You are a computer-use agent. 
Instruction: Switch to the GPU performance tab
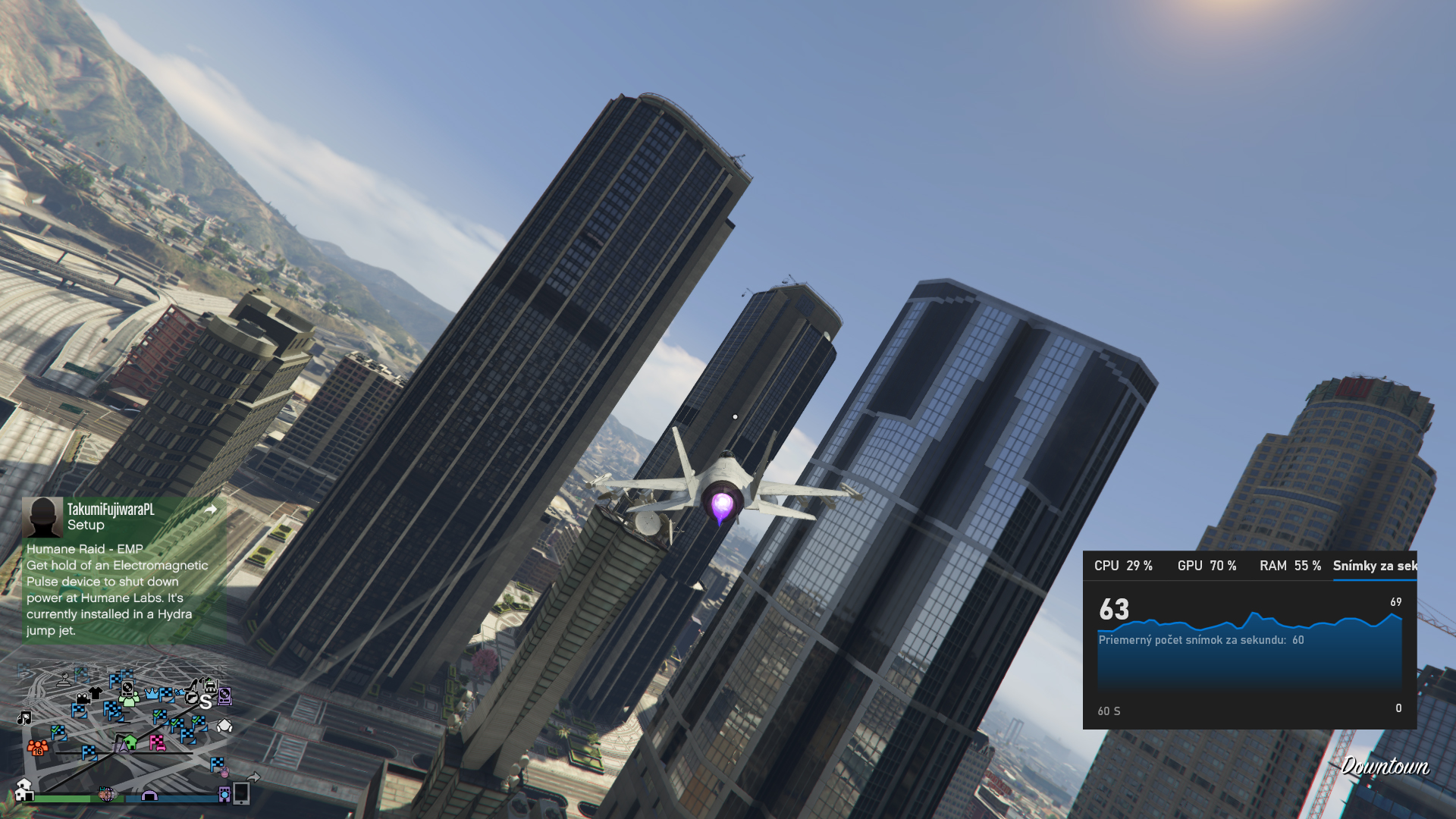[1207, 566]
